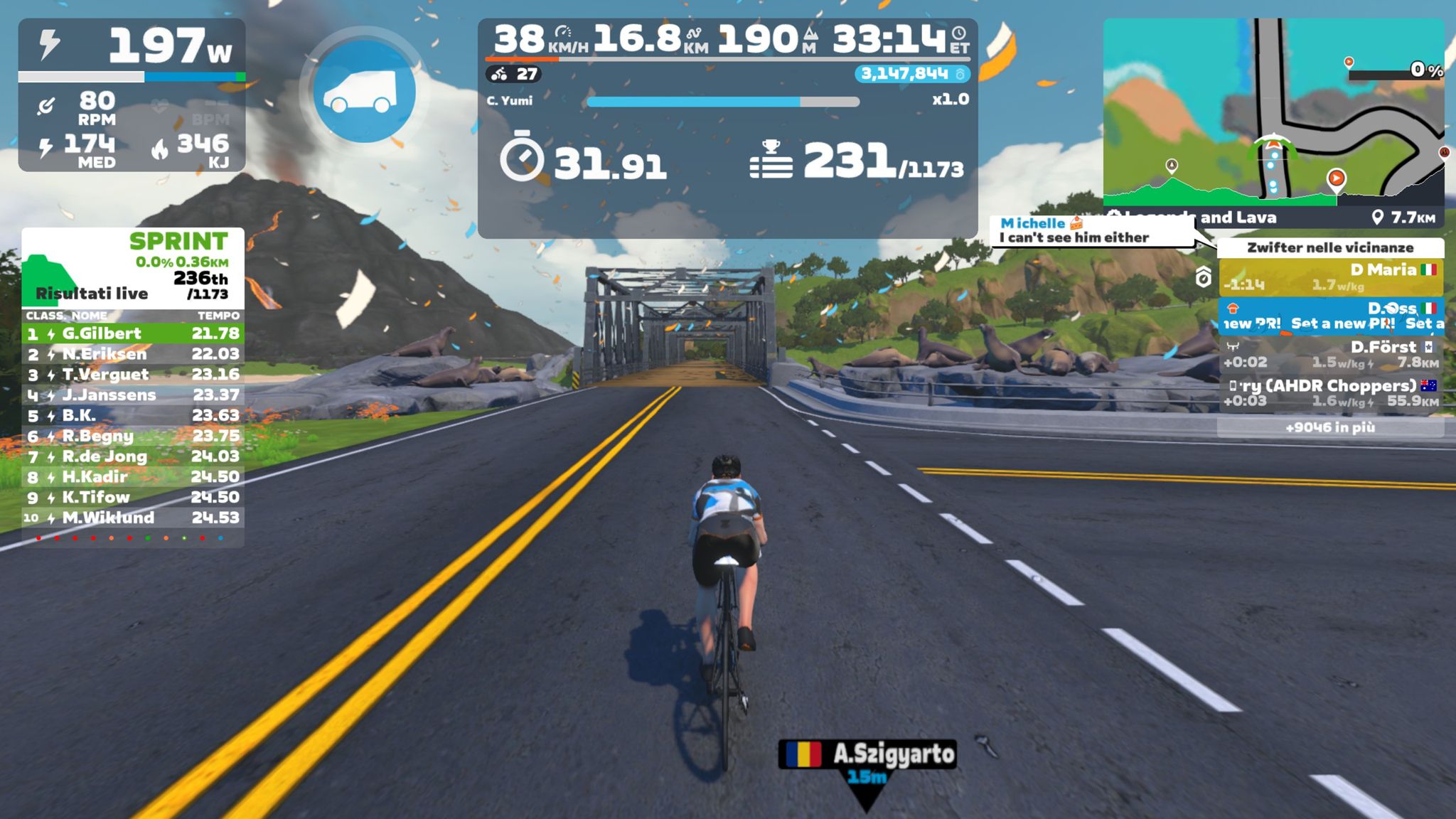
Task: Activate the van draft power-up icon
Action: pos(363,92)
